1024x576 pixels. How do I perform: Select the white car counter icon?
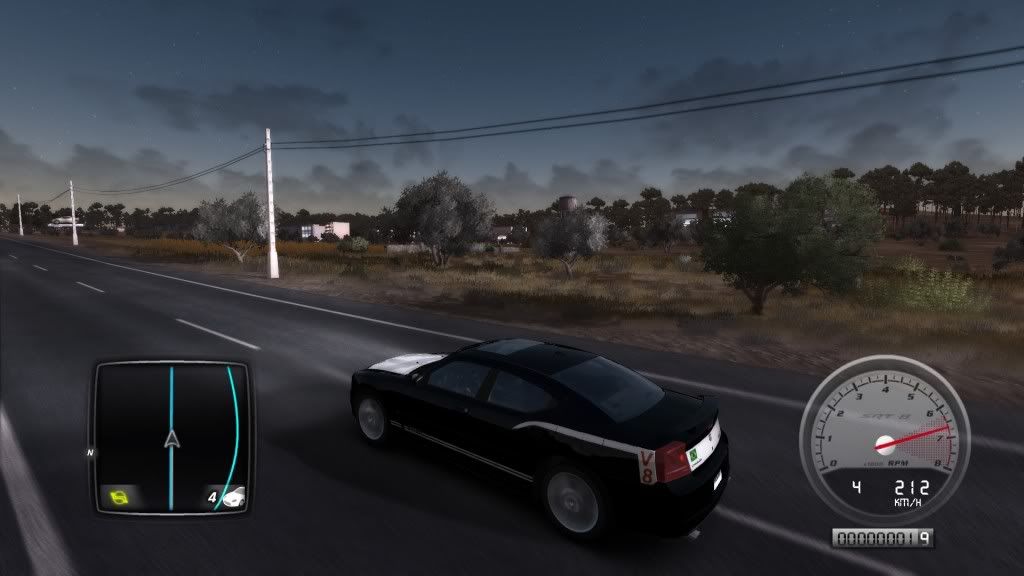[233, 495]
